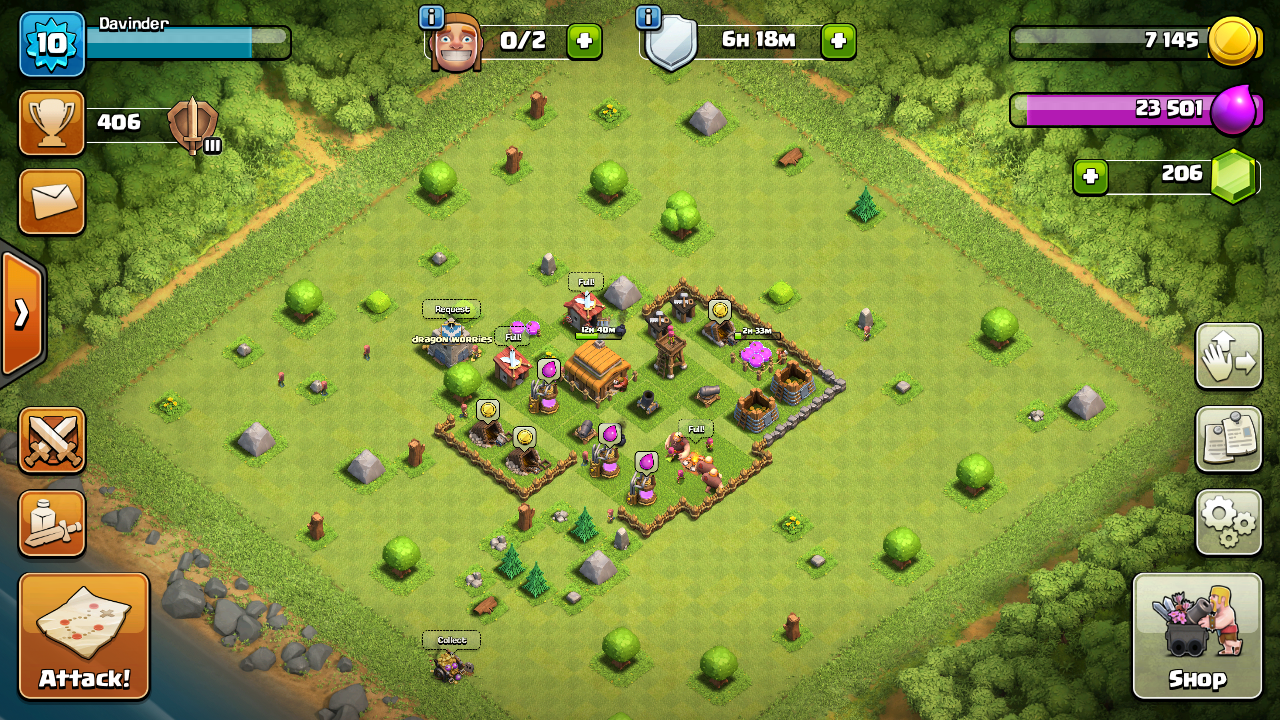Image resolution: width=1280 pixels, height=720 pixels.
Task: Open the envelope messages inbox
Action: click(x=52, y=201)
